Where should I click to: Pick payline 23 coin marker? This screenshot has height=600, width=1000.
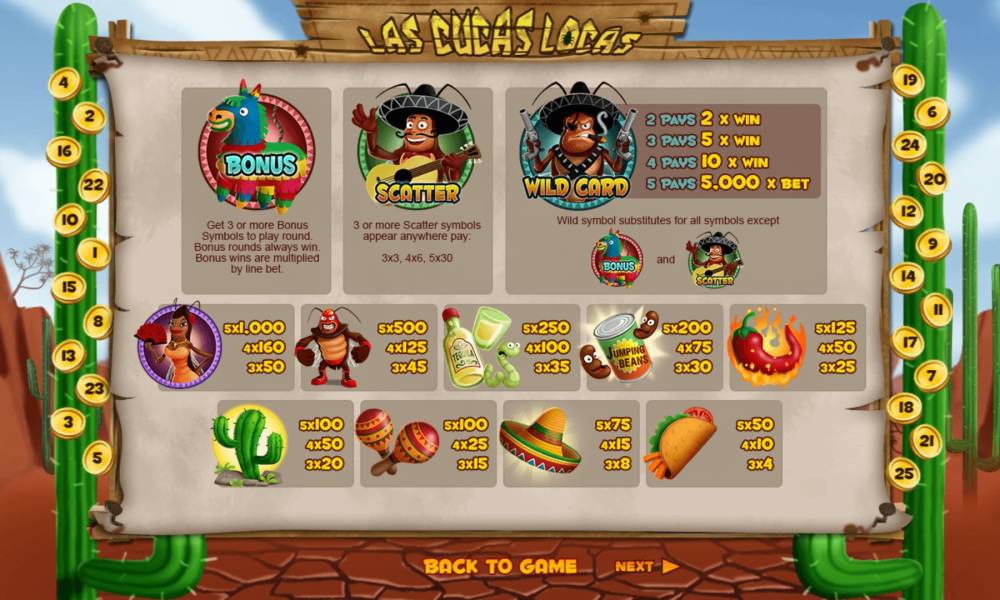[93, 389]
